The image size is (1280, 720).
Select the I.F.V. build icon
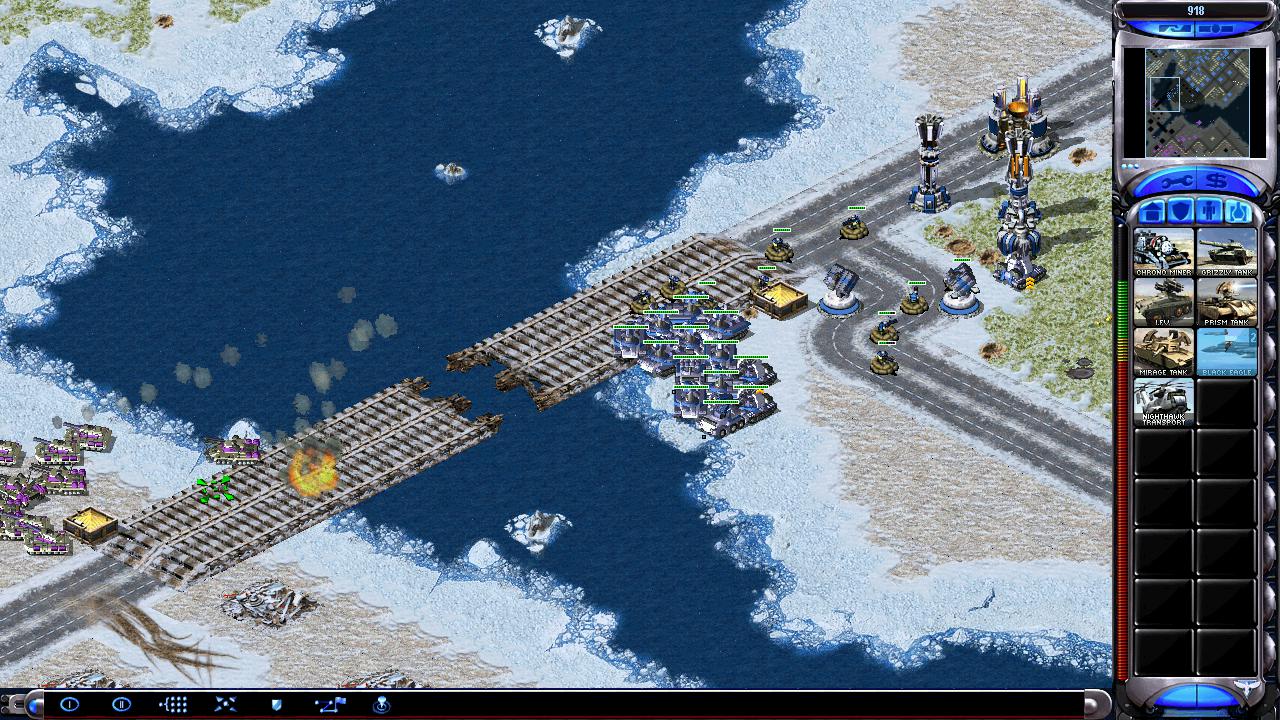click(x=1163, y=302)
